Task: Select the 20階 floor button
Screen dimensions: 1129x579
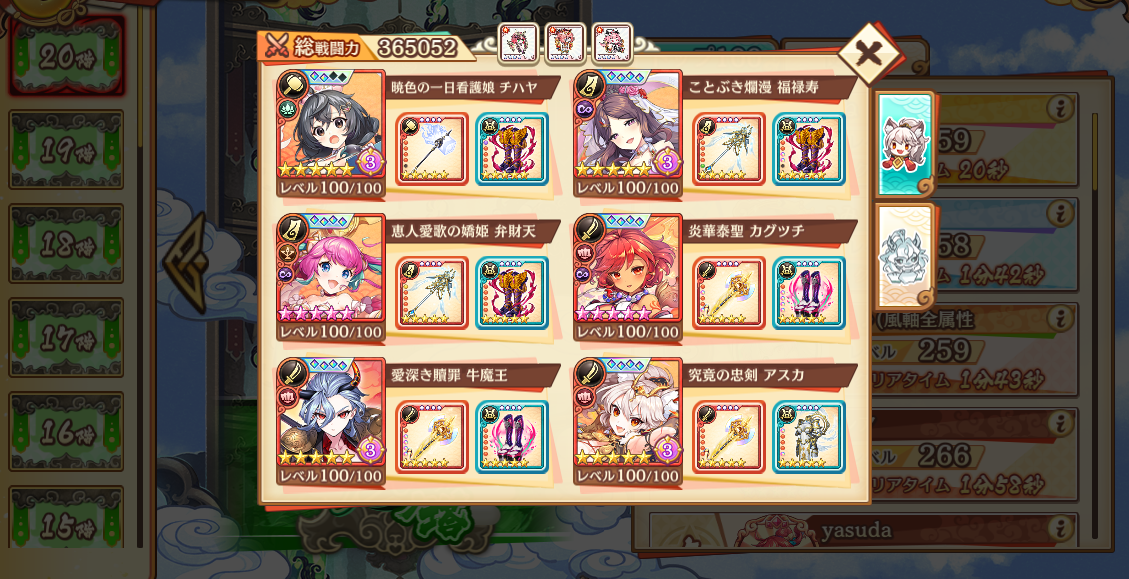Action: click(66, 55)
